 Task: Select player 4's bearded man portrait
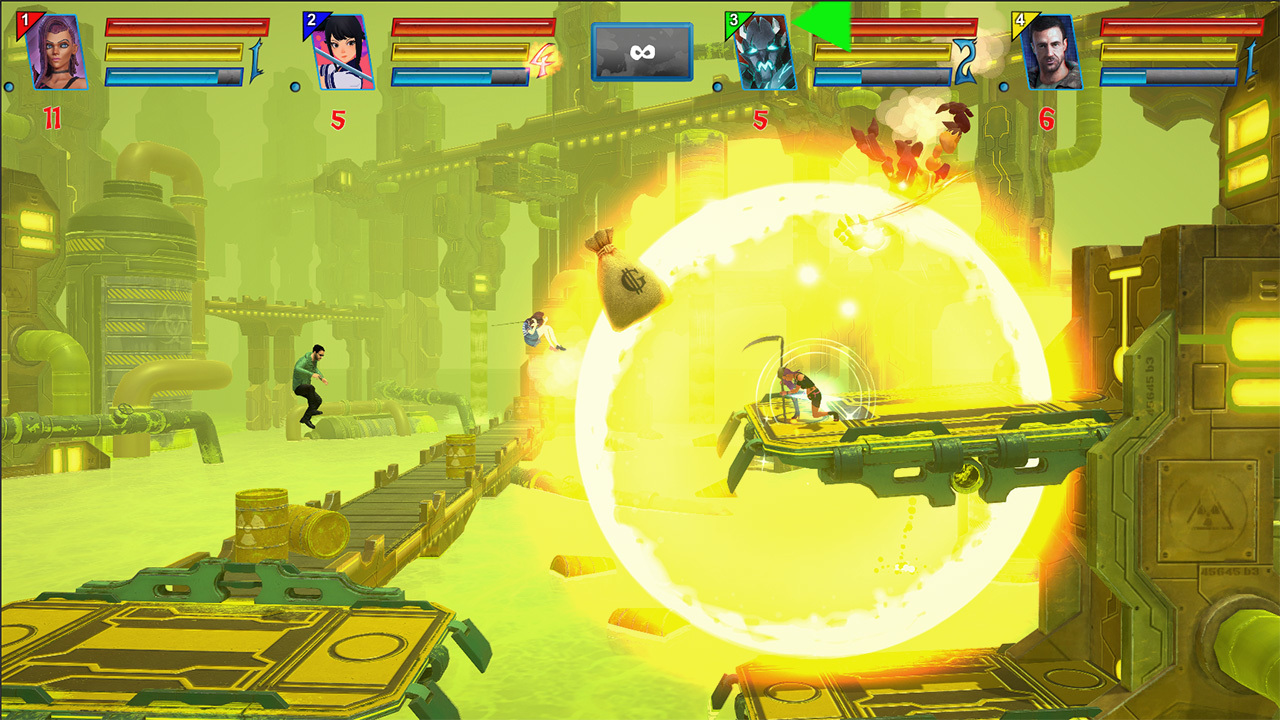[x=1050, y=52]
